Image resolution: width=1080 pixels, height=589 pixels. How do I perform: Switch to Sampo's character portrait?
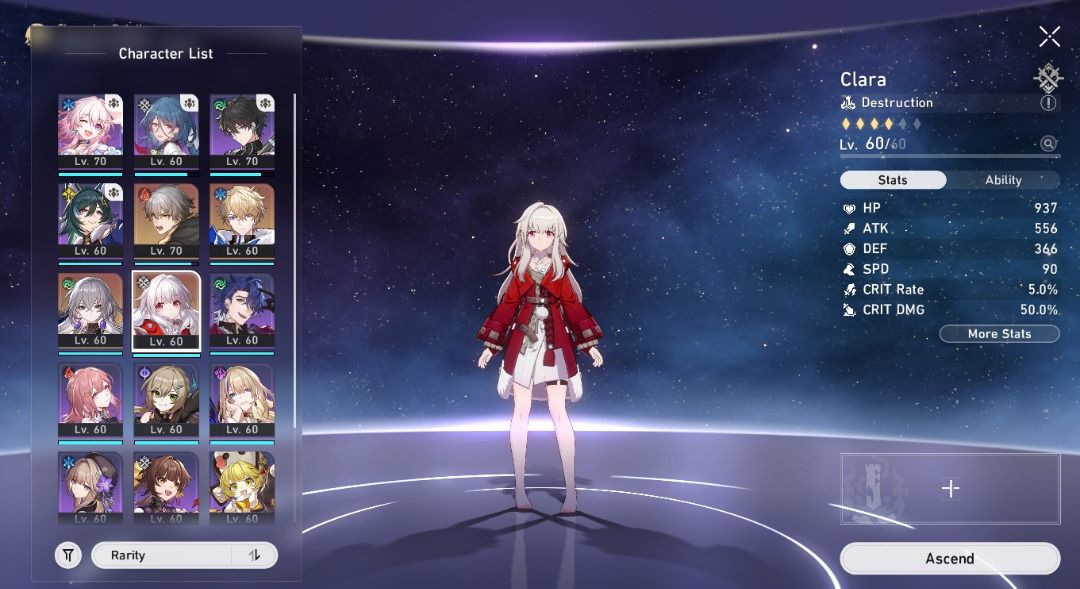point(242,310)
